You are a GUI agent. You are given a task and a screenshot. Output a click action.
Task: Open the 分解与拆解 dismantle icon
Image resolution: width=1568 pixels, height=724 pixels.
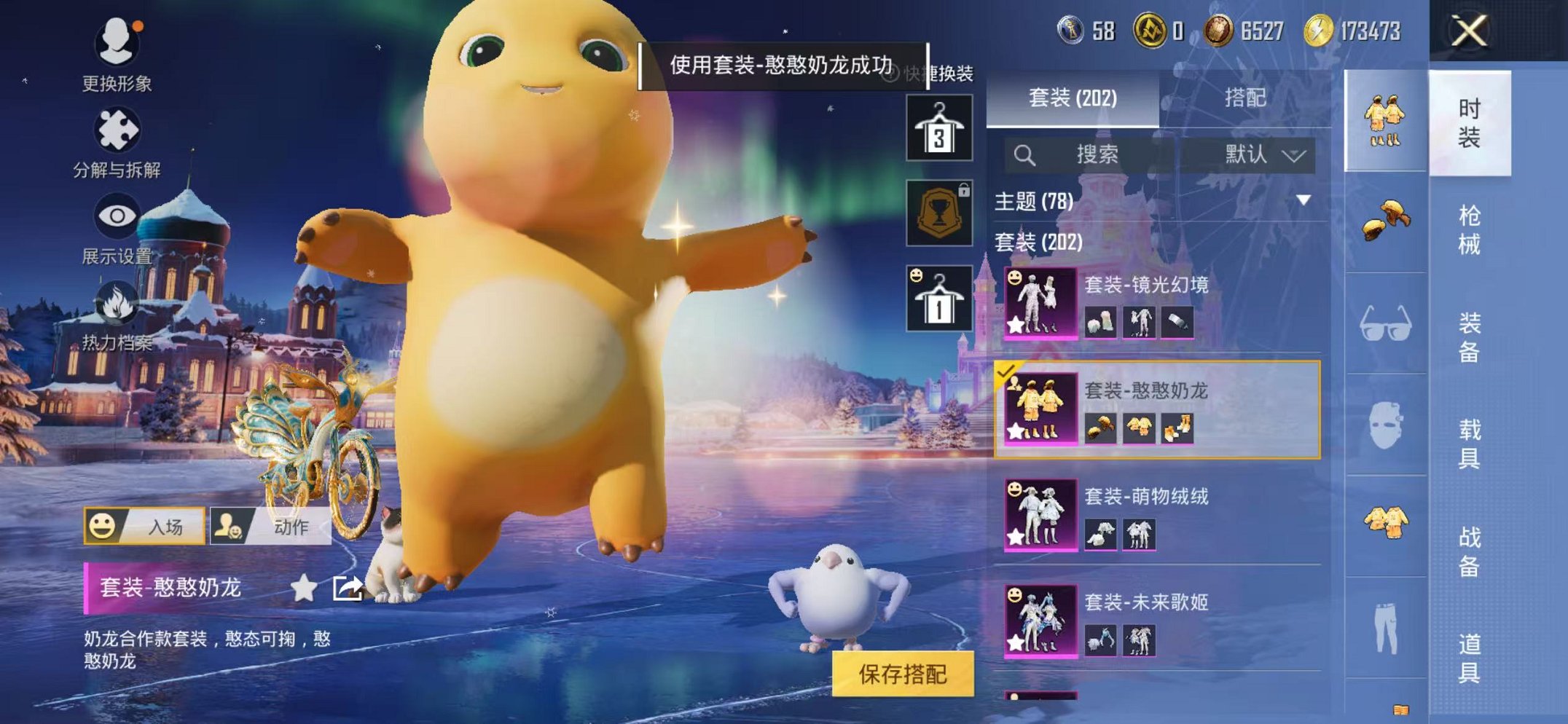(x=117, y=130)
